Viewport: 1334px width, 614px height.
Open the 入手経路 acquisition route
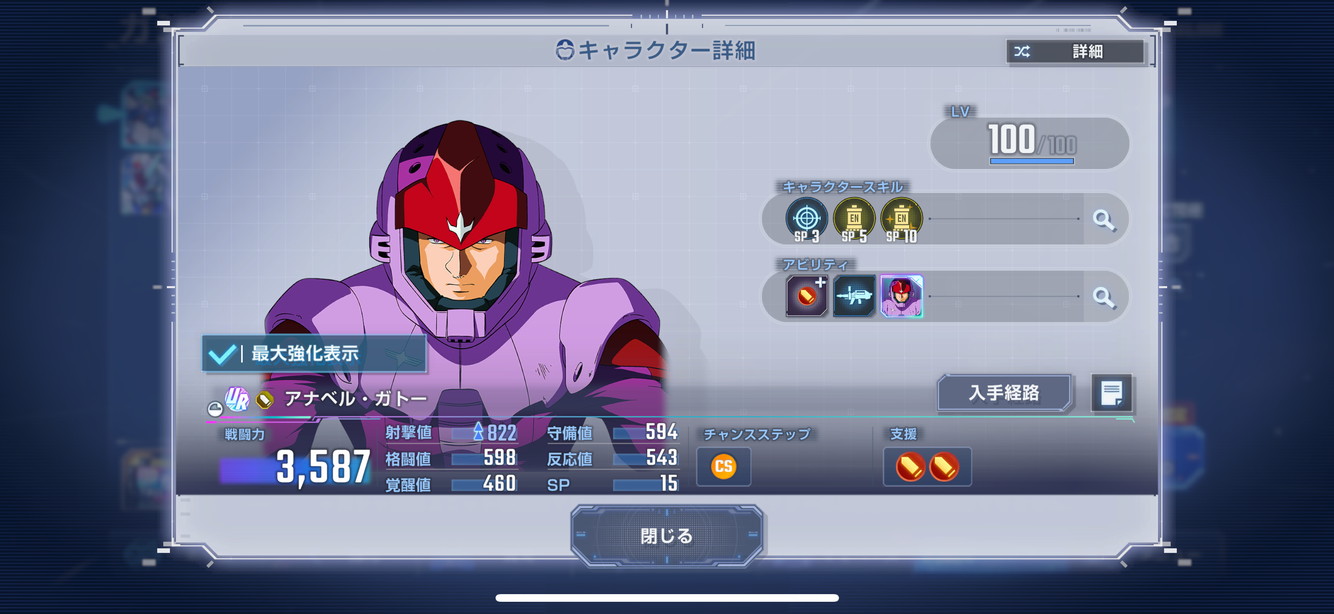pos(1004,393)
